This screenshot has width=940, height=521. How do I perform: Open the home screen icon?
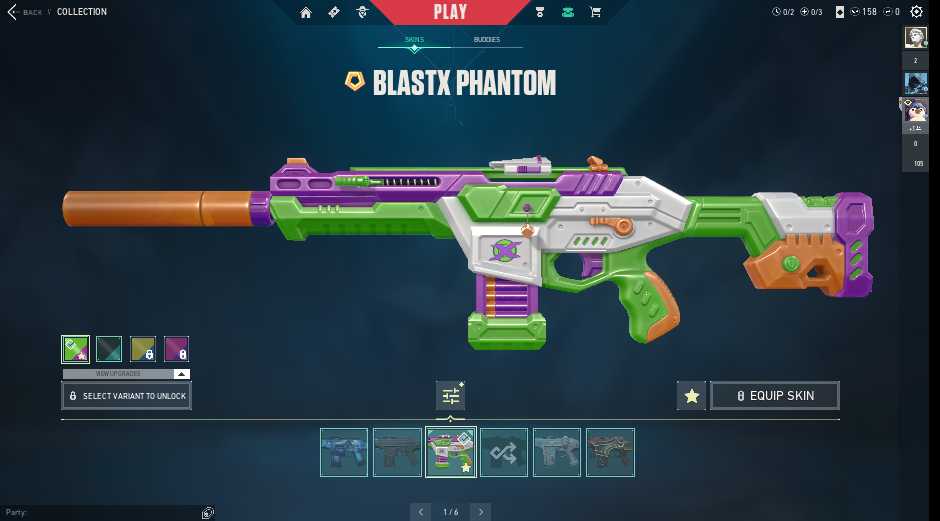coord(306,12)
